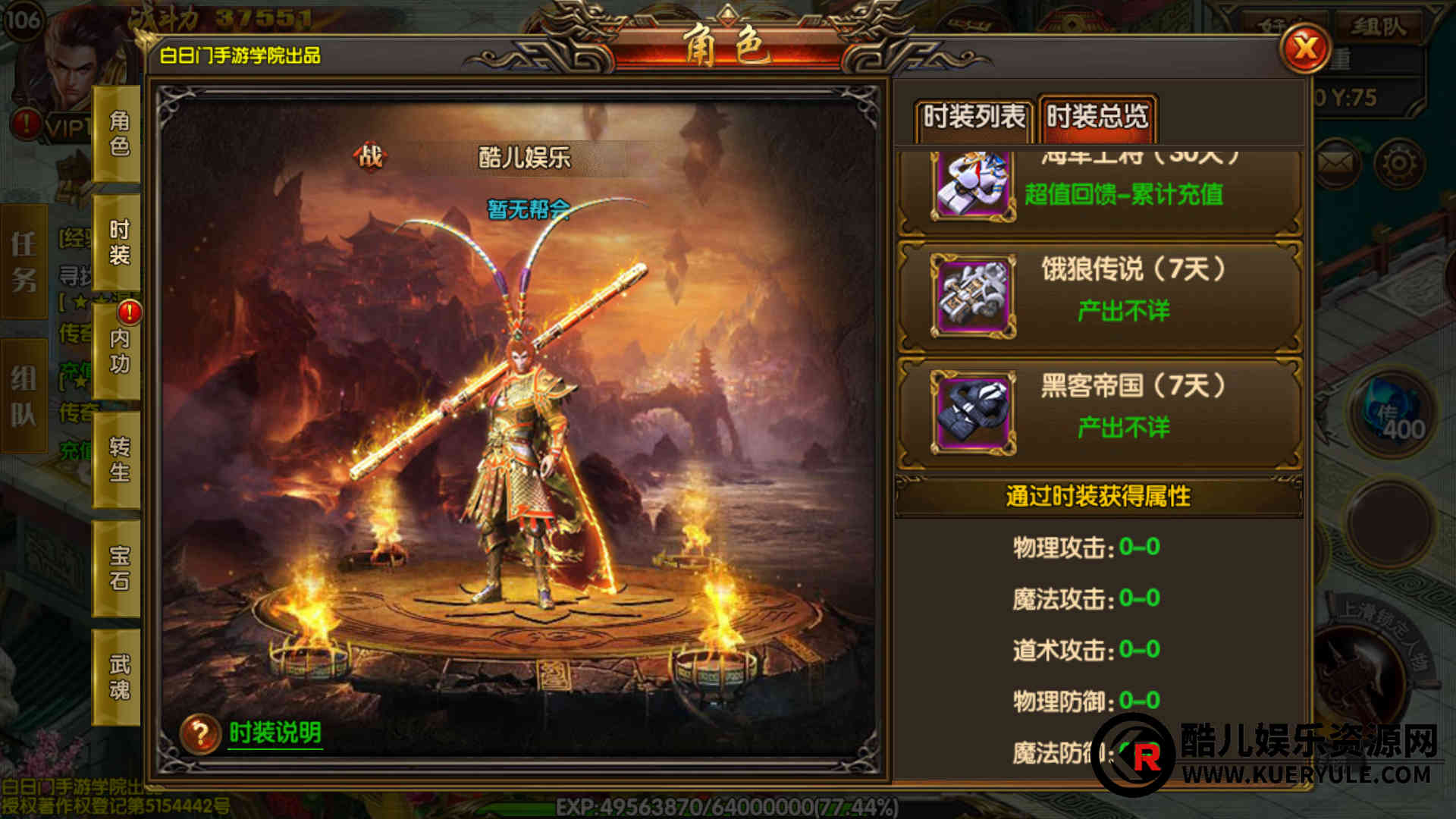This screenshot has height=819, width=1456.
Task: Open the 转生 side tab
Action: (118, 460)
